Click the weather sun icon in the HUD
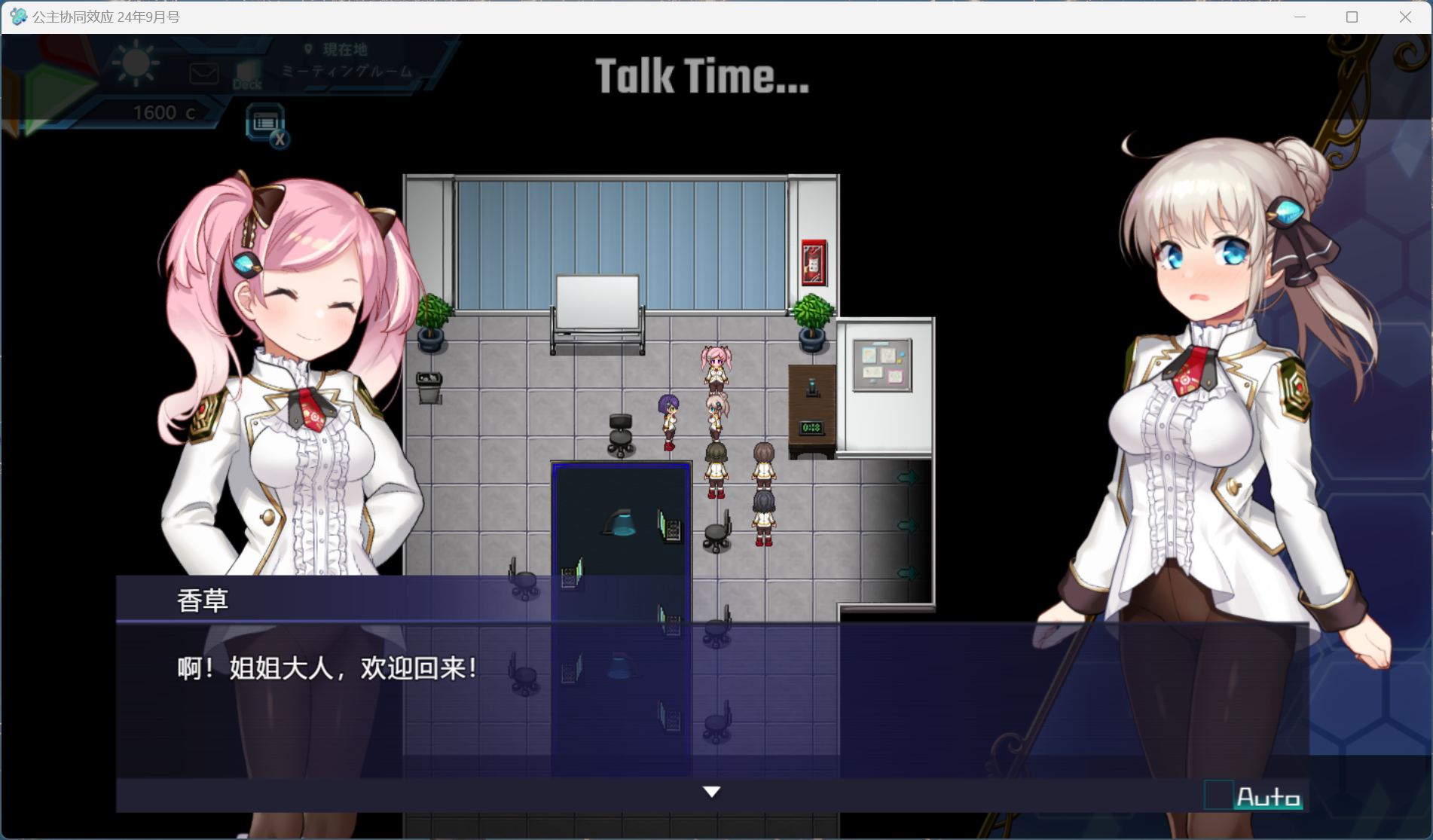The width and height of the screenshot is (1433, 840). [x=136, y=64]
